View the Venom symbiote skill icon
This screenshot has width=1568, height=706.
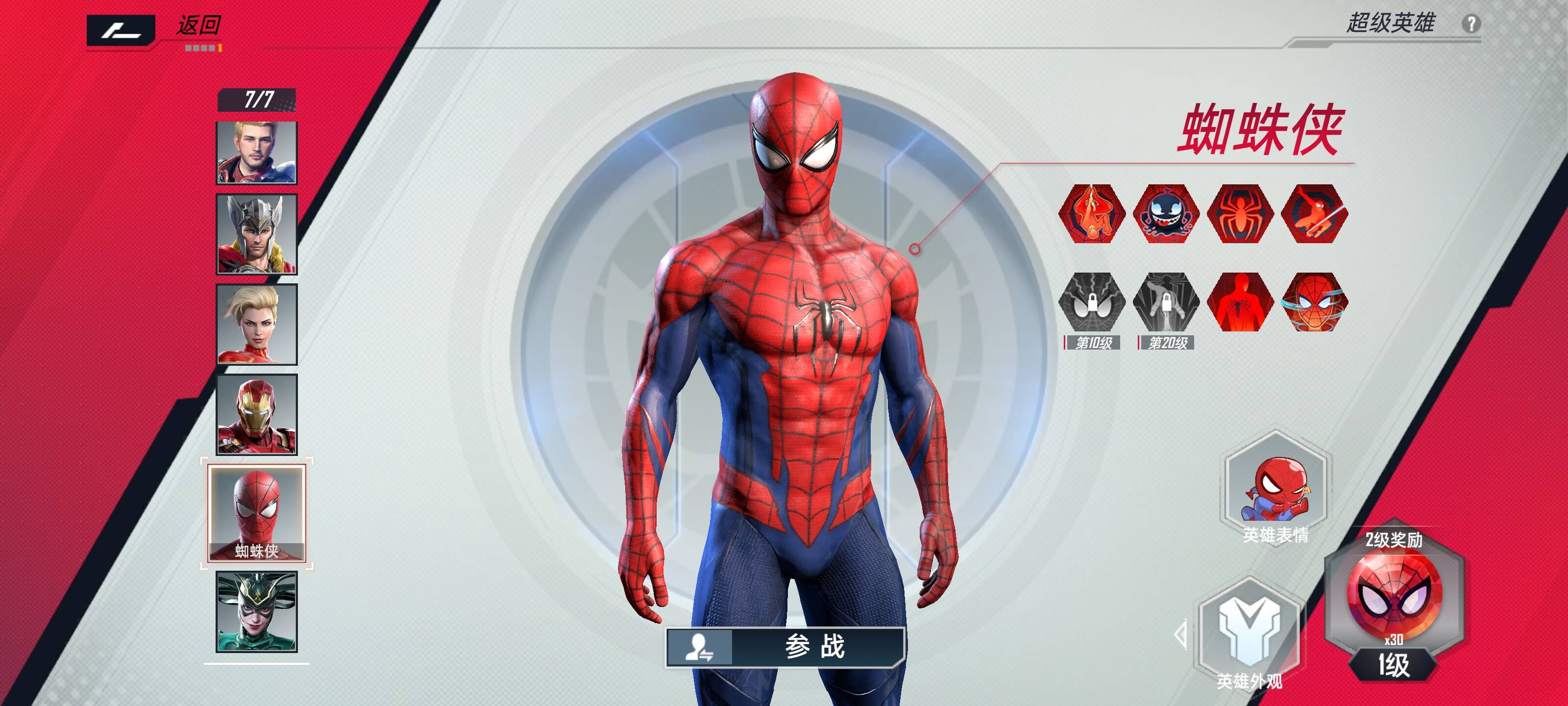tap(1166, 214)
